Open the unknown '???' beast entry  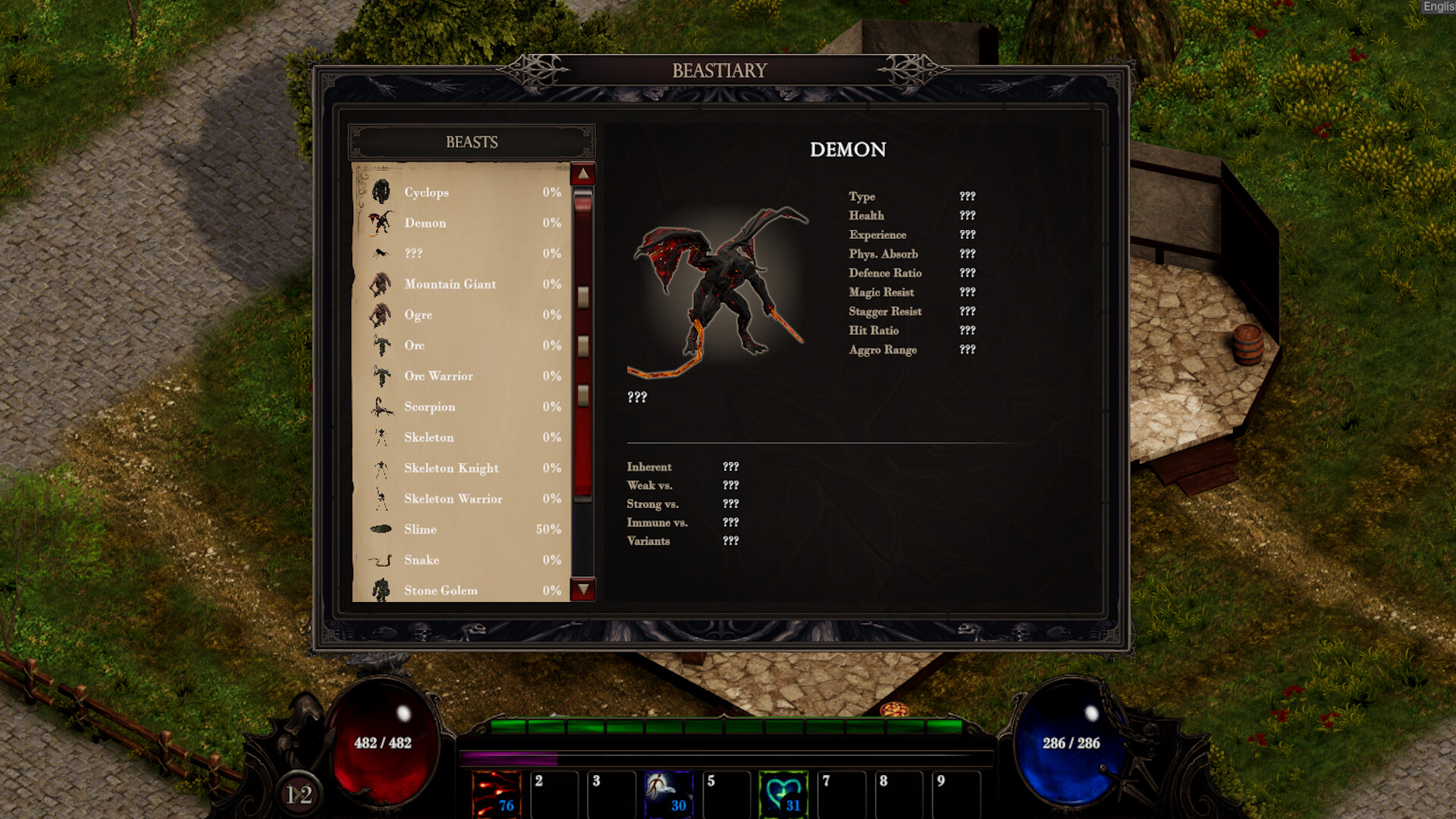coord(381,253)
